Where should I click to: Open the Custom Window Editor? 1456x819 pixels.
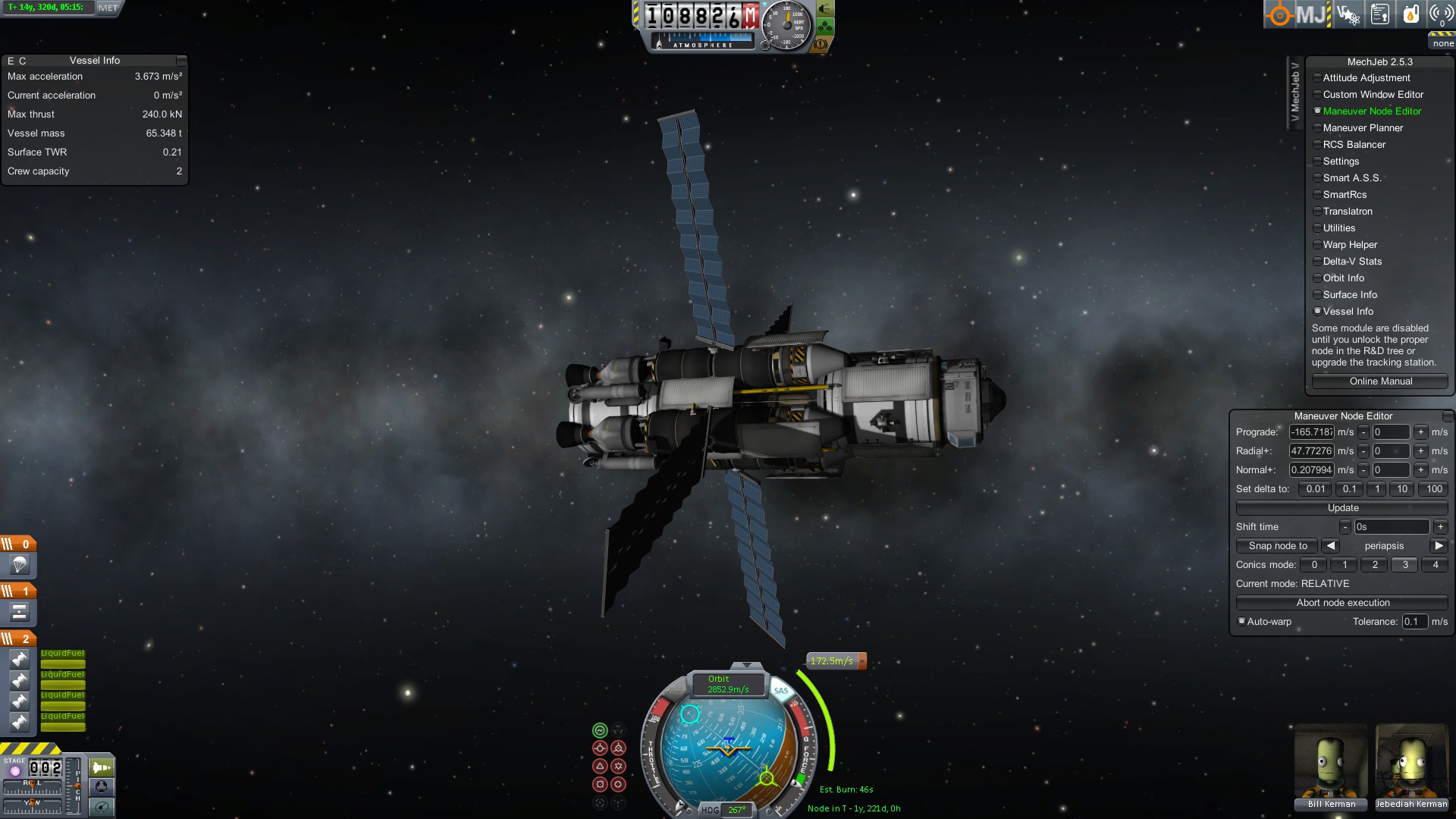click(1373, 95)
